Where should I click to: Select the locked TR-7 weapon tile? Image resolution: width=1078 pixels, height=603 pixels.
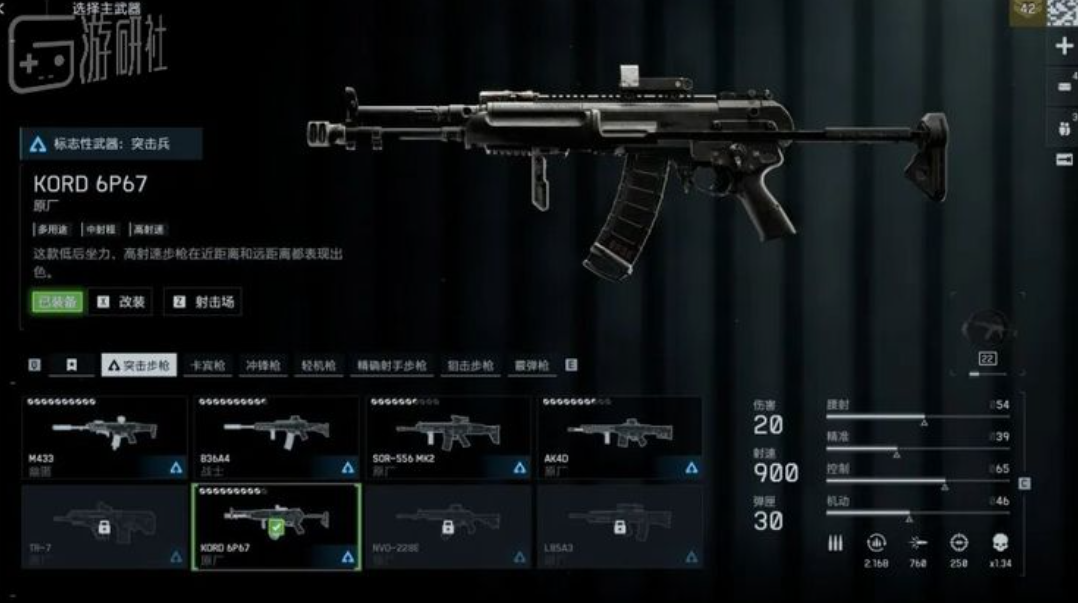tap(105, 526)
